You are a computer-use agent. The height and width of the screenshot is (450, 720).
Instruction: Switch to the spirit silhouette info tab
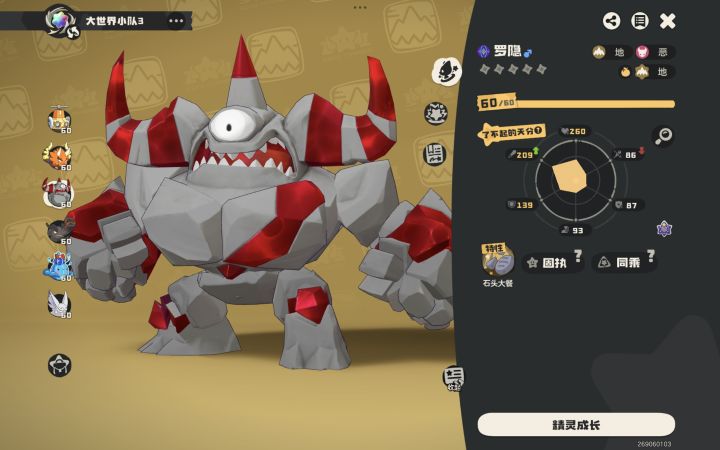(446, 70)
